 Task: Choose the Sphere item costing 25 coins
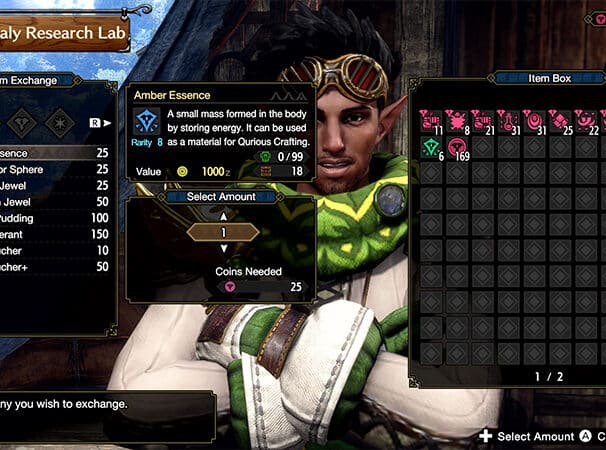coord(55,169)
